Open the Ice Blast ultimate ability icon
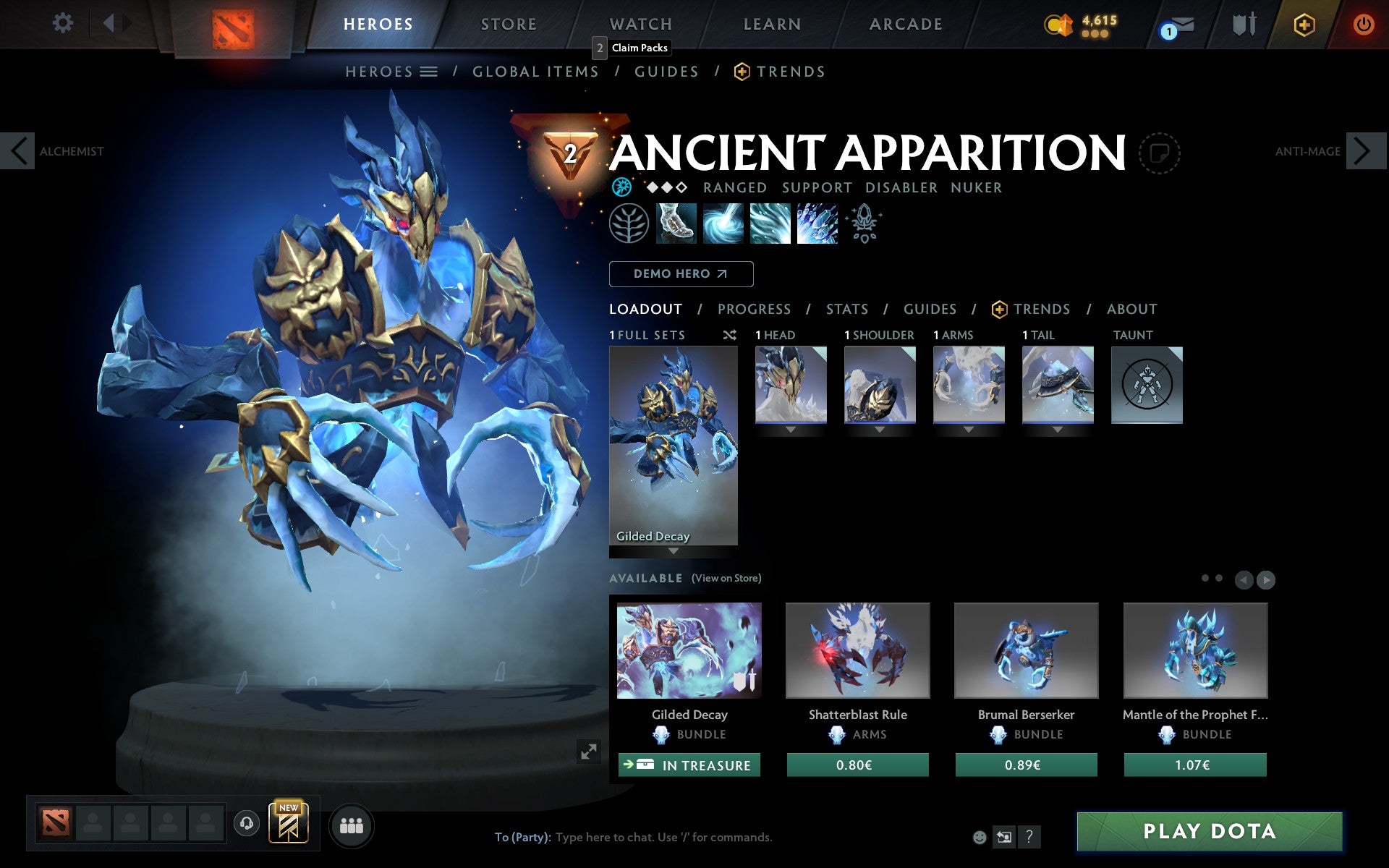The image size is (1389, 868). pos(817,225)
